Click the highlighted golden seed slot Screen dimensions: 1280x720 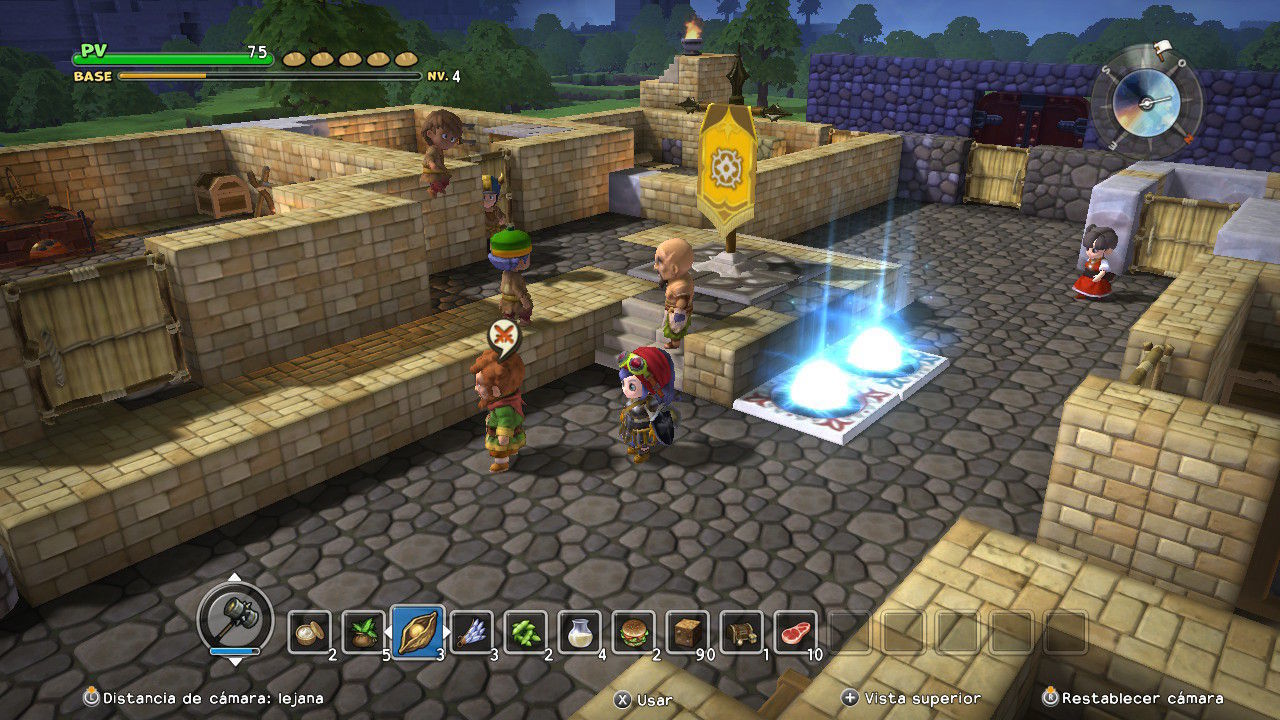418,632
